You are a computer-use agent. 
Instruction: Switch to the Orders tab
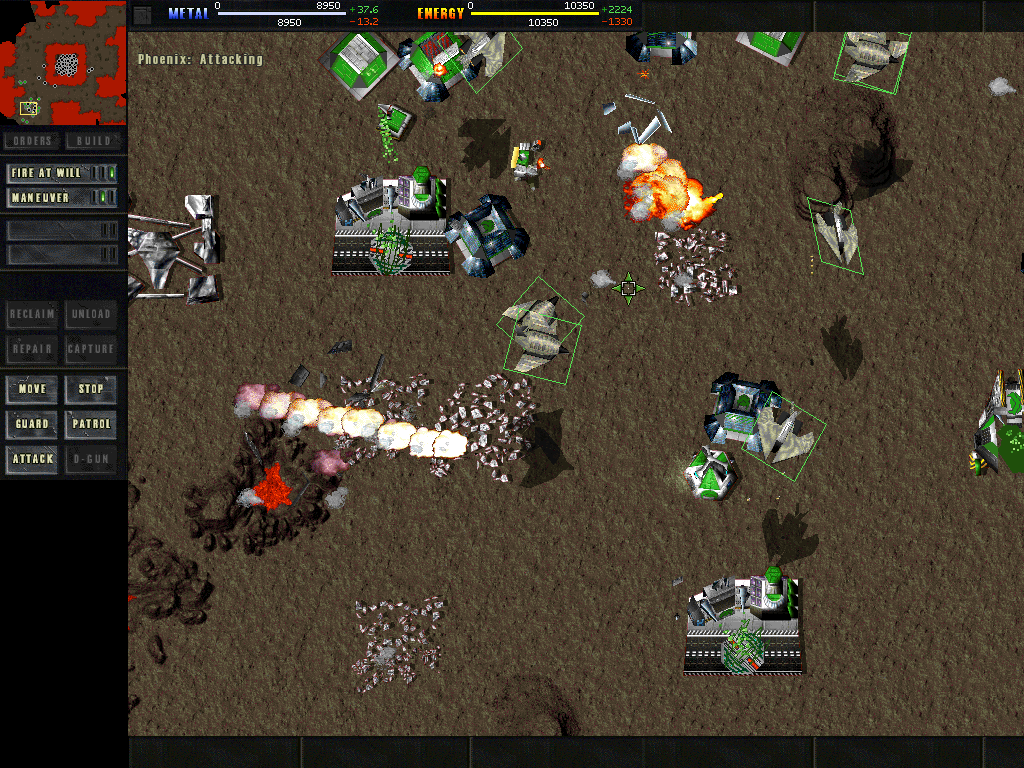tap(33, 141)
